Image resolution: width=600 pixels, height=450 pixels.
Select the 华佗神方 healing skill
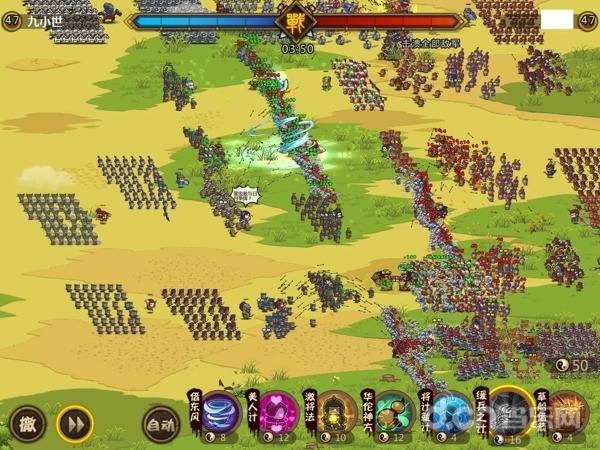(x=393, y=412)
